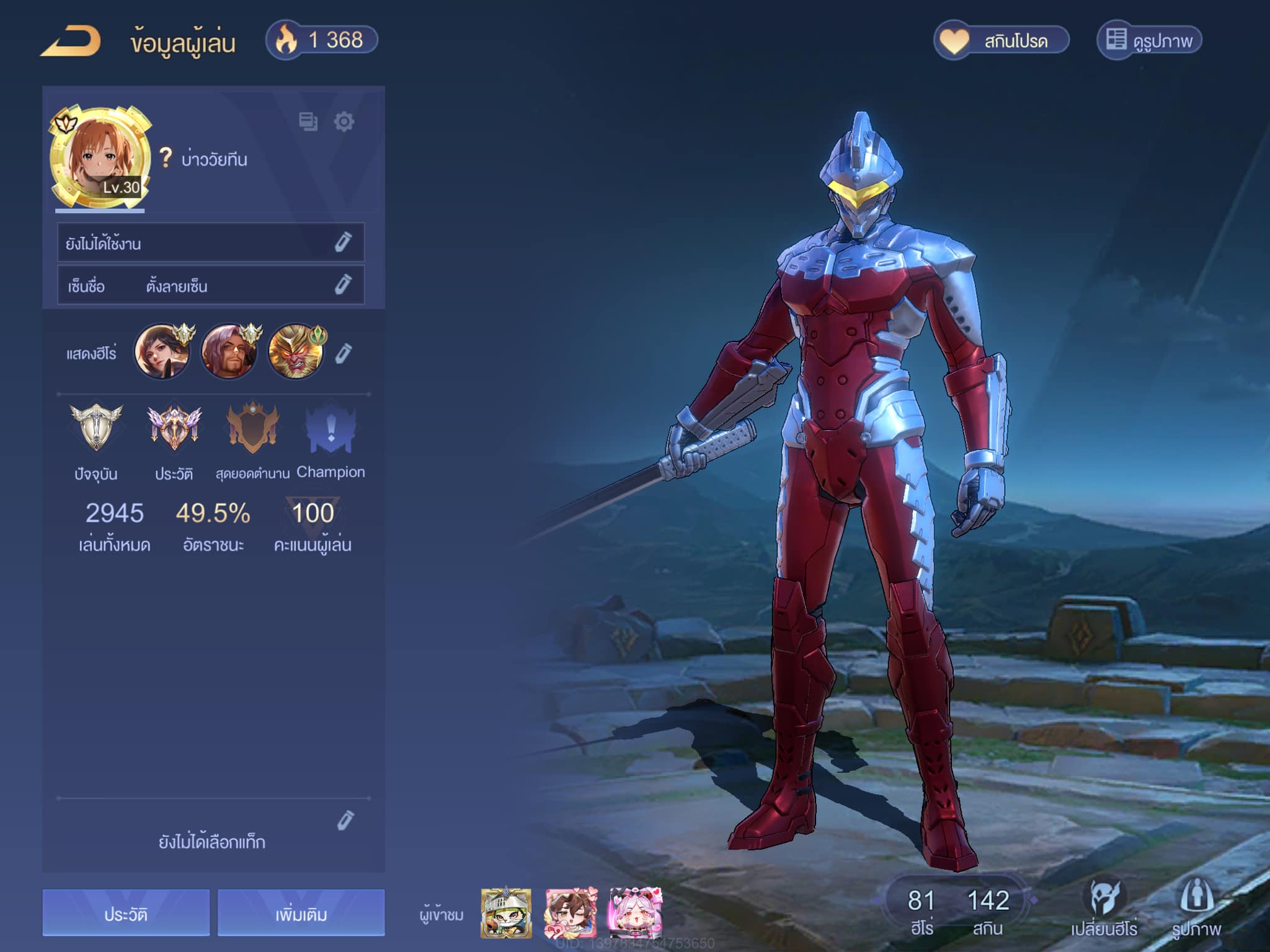Edit the ยังไม่ได้ใช้งาน status field
This screenshot has width=1270, height=952.
[343, 242]
